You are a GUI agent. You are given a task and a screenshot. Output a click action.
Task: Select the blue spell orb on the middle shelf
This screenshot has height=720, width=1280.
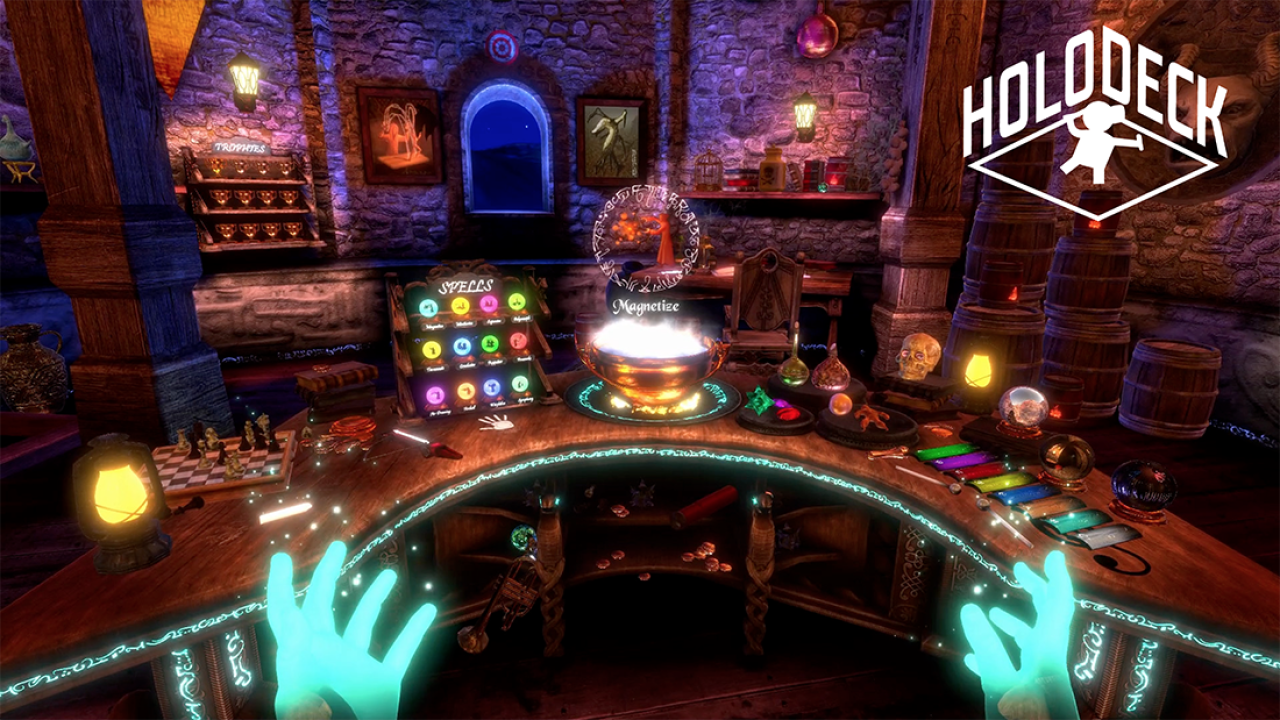click(x=462, y=346)
